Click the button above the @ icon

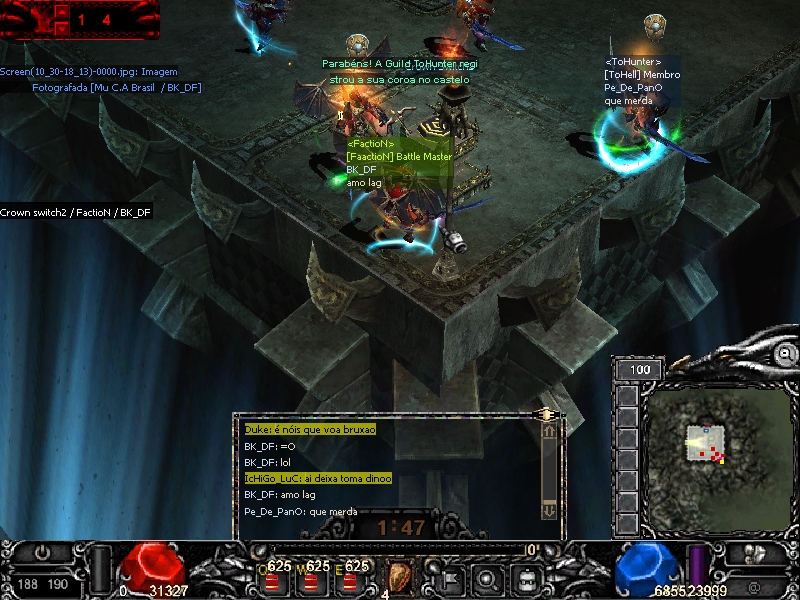(x=754, y=555)
